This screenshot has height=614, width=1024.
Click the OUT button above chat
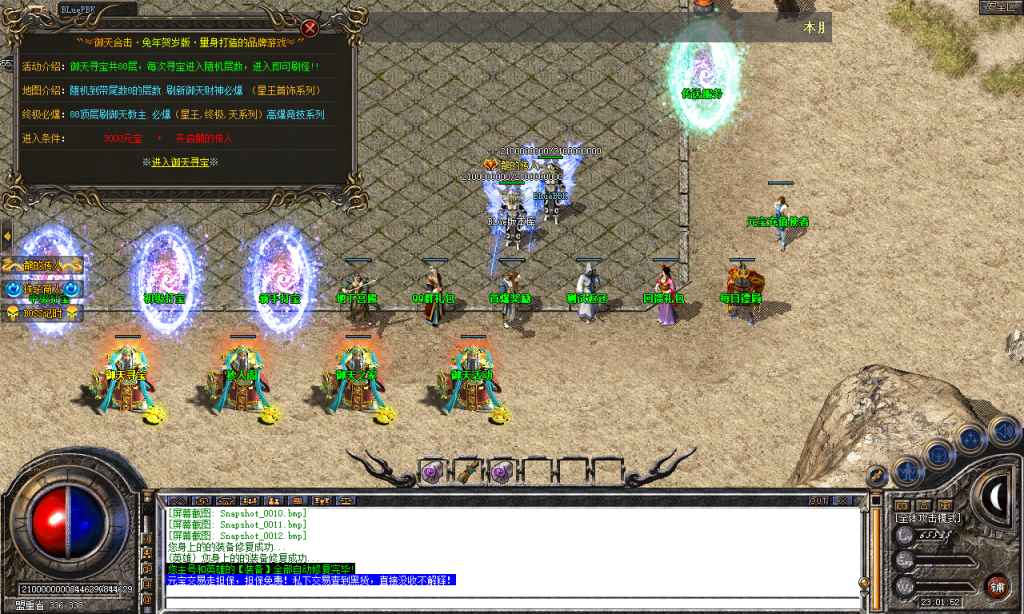point(819,500)
